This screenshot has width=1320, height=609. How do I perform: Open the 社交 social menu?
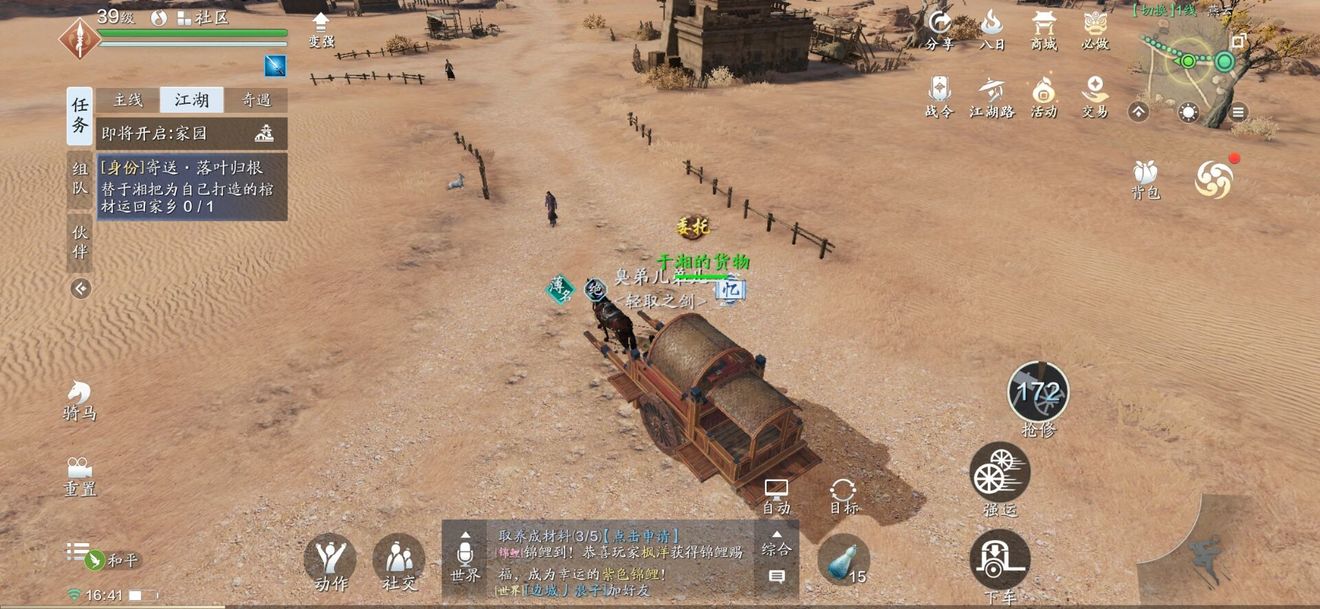tap(398, 560)
